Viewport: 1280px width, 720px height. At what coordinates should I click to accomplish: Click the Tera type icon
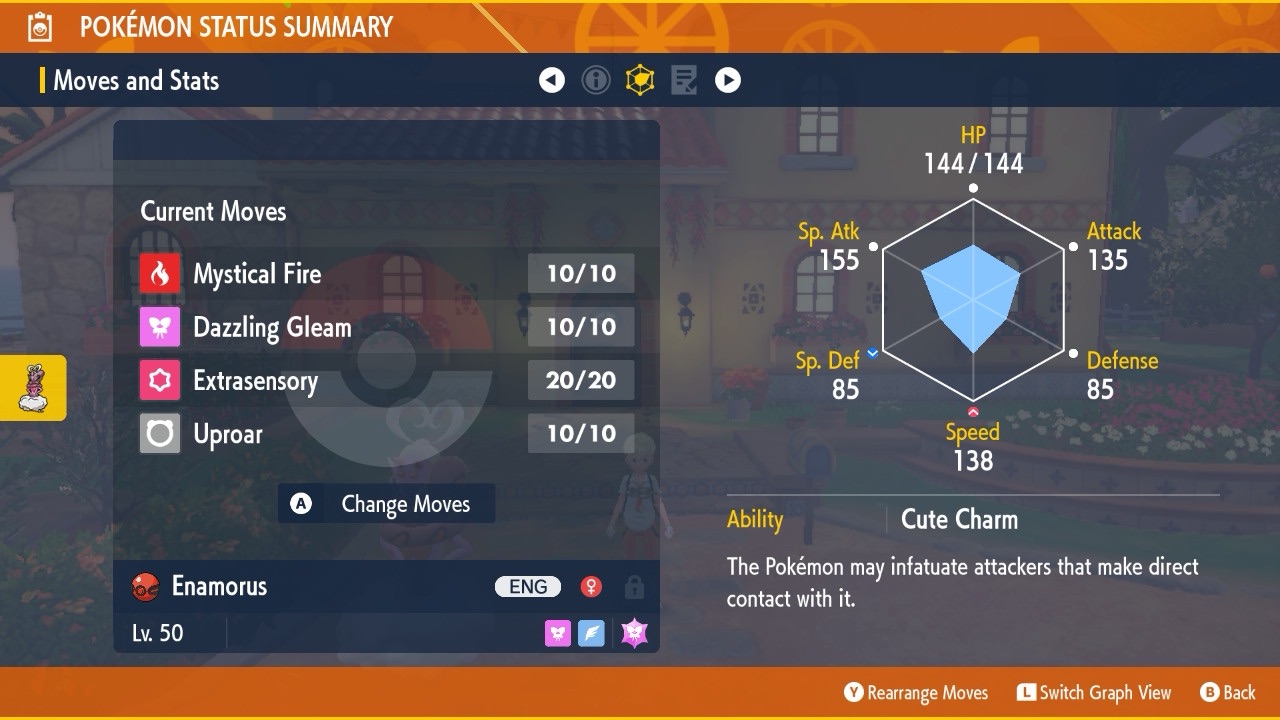pyautogui.click(x=635, y=633)
